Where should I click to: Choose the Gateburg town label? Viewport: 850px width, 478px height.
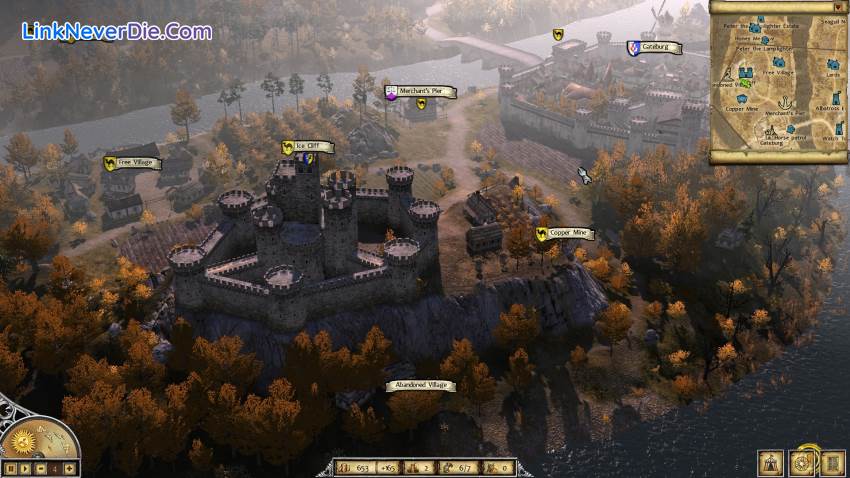(x=655, y=47)
